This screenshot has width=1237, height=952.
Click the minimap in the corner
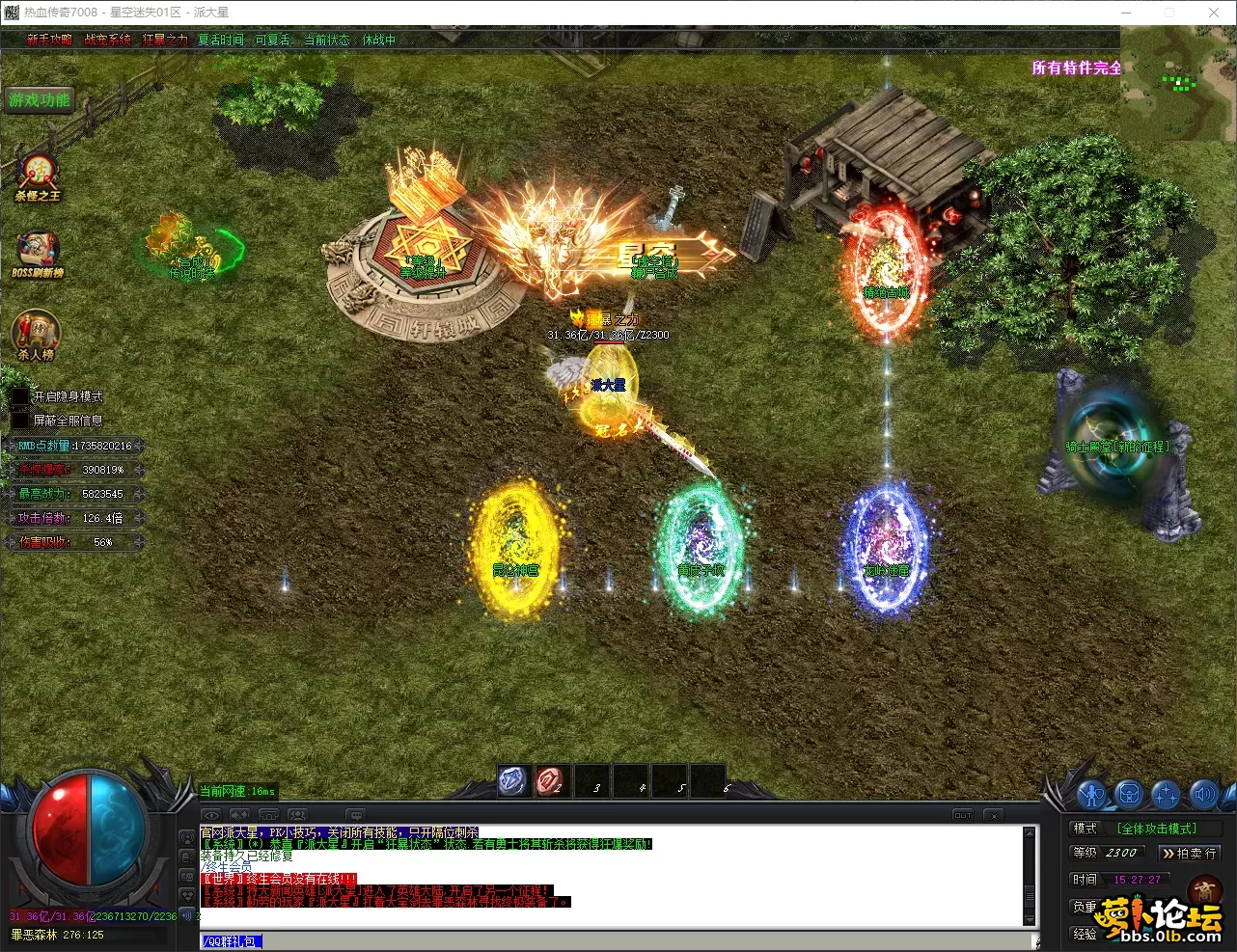pos(1177,84)
